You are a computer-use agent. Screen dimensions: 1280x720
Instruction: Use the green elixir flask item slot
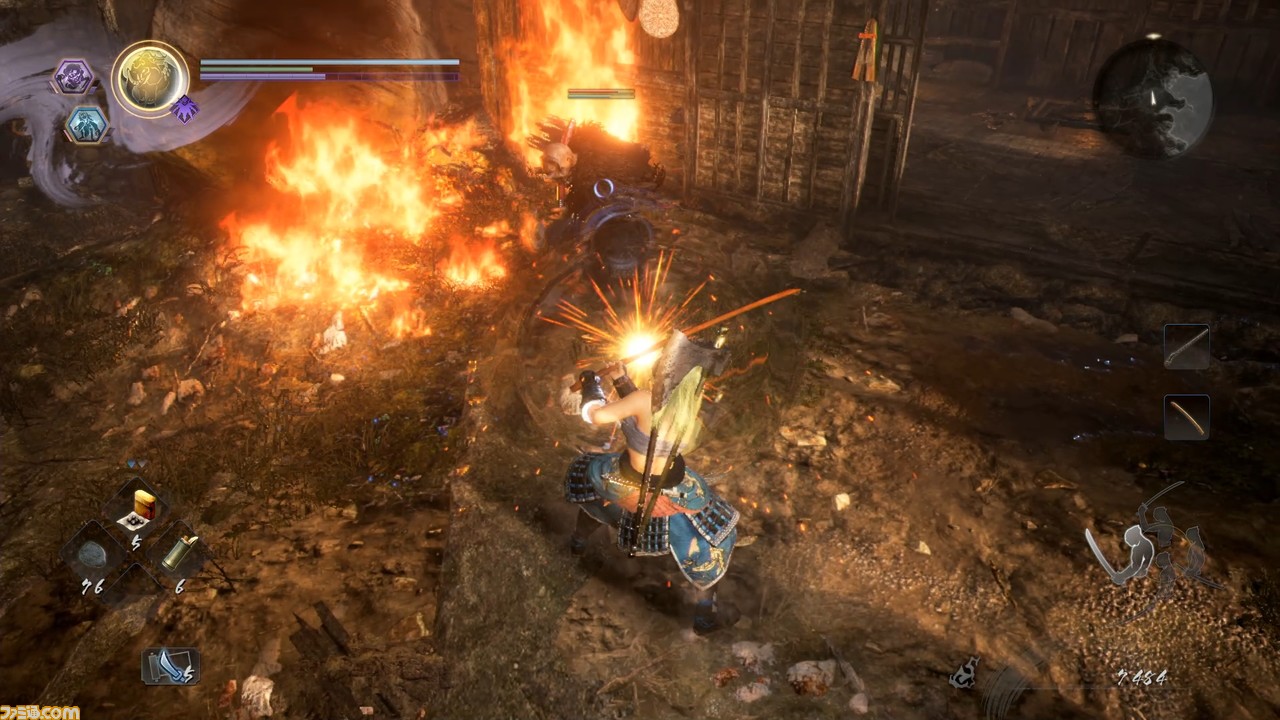(179, 552)
